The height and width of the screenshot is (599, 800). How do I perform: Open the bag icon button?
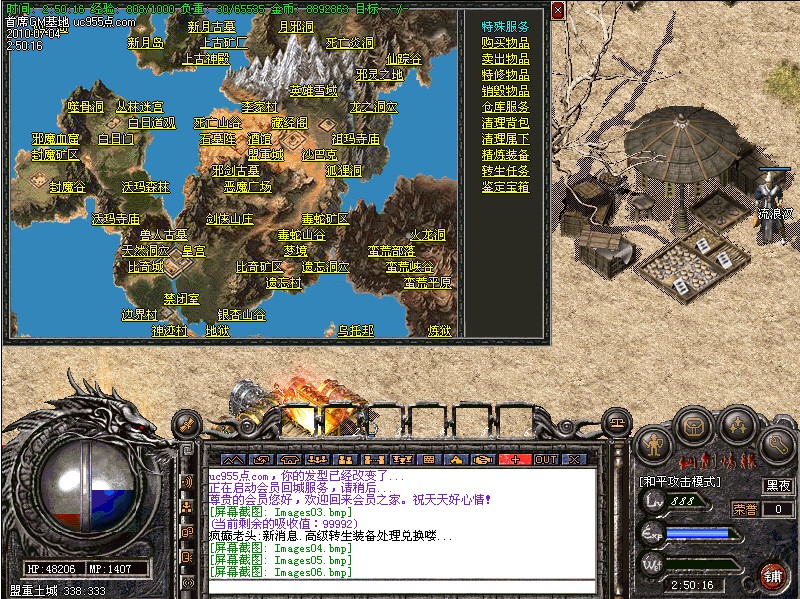694,427
